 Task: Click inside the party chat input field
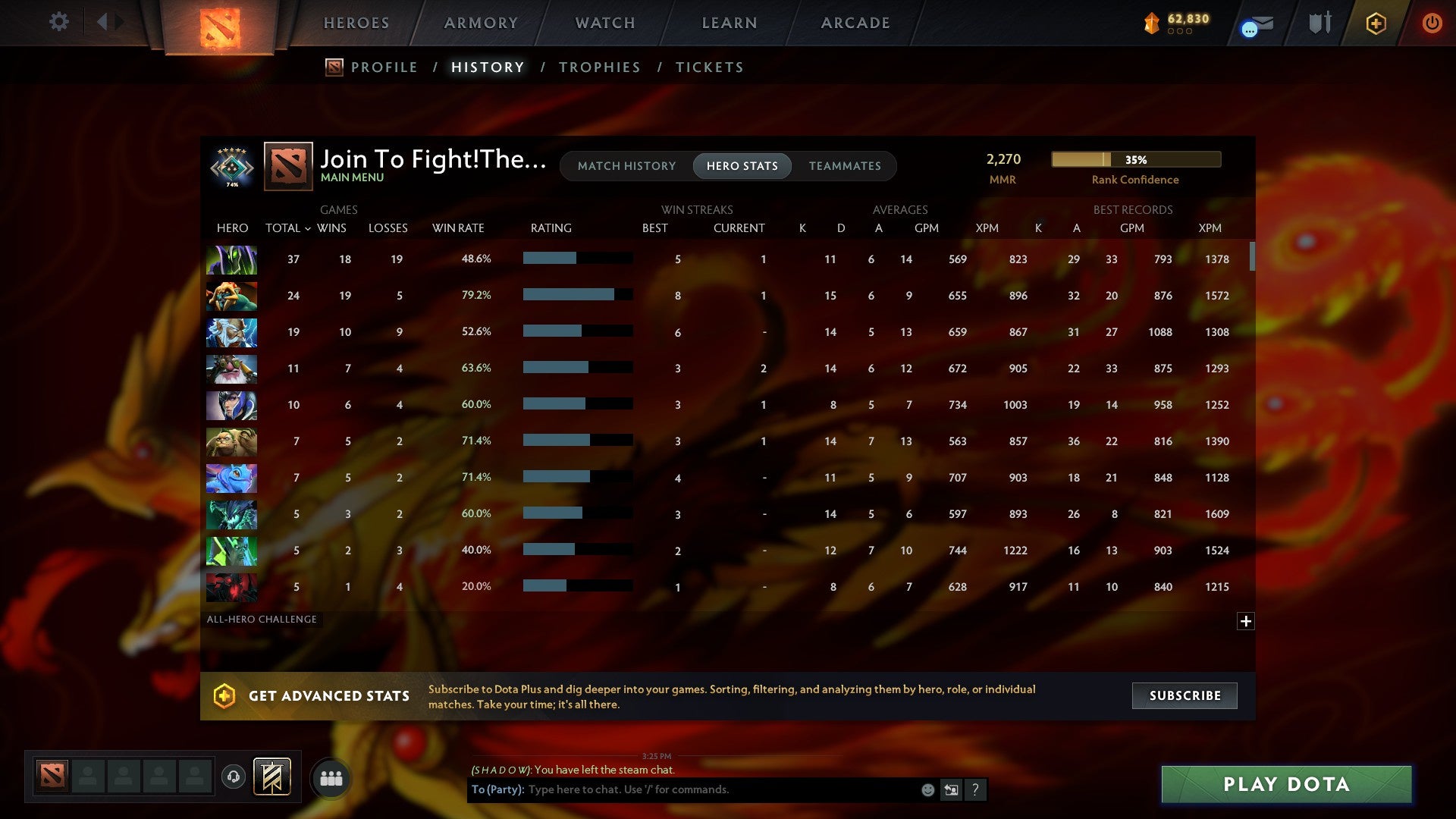pyautogui.click(x=720, y=789)
